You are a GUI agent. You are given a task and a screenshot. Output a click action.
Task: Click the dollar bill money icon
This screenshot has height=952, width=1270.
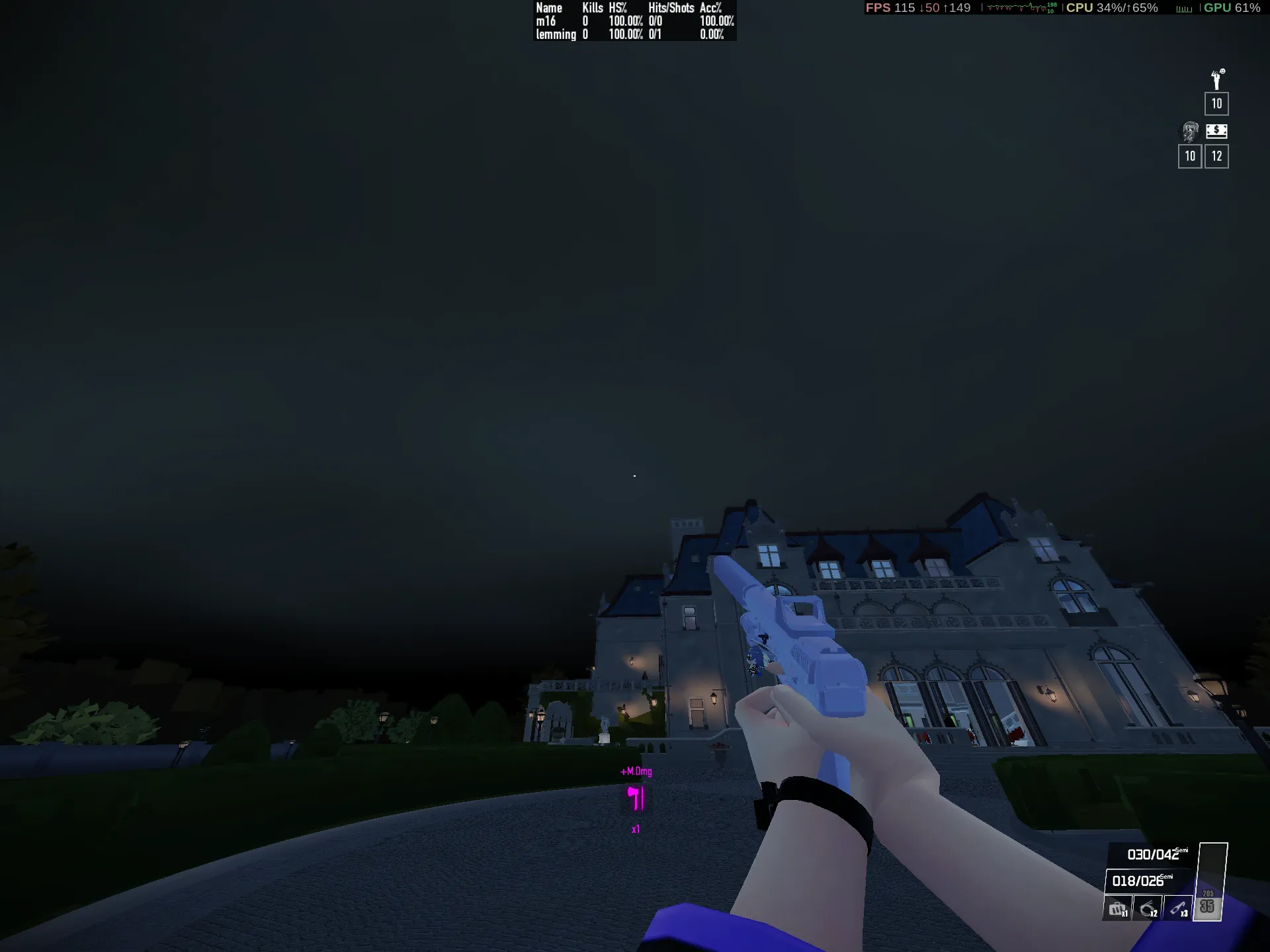tap(1216, 132)
